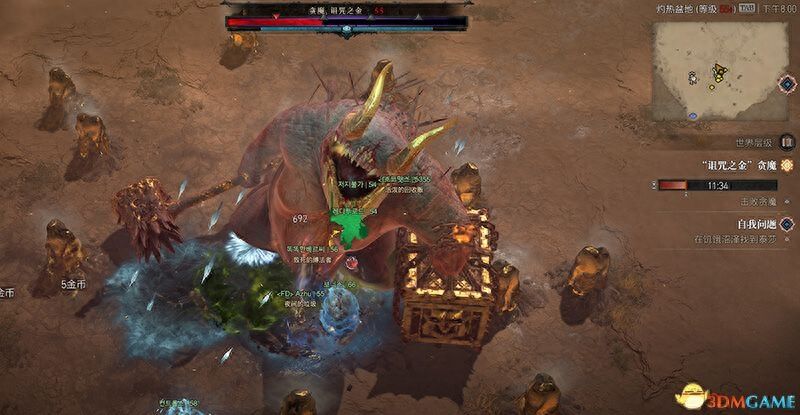The width and height of the screenshot is (800, 415).
Task: Click the world tier (世界层级) icon
Action: pos(786,143)
